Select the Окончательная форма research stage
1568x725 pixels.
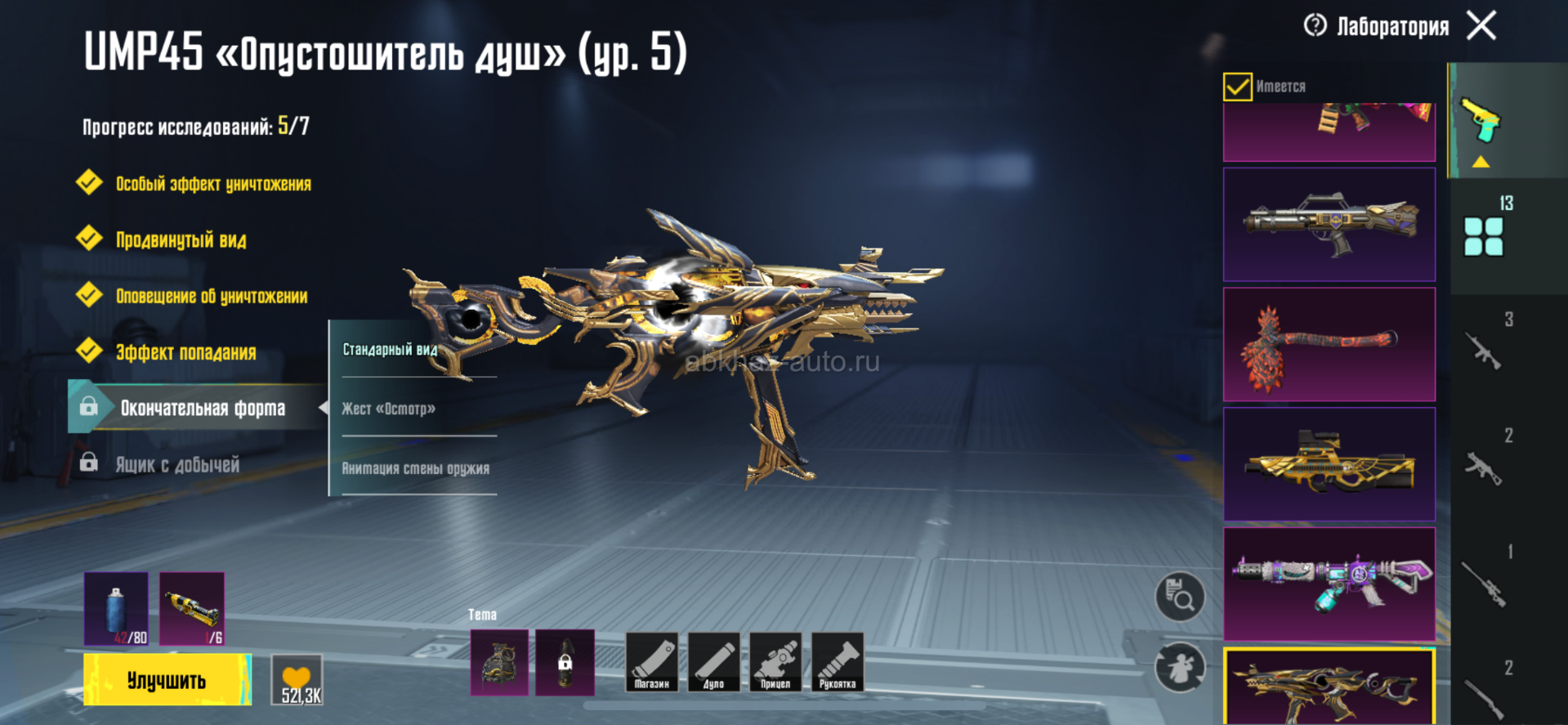click(x=202, y=408)
